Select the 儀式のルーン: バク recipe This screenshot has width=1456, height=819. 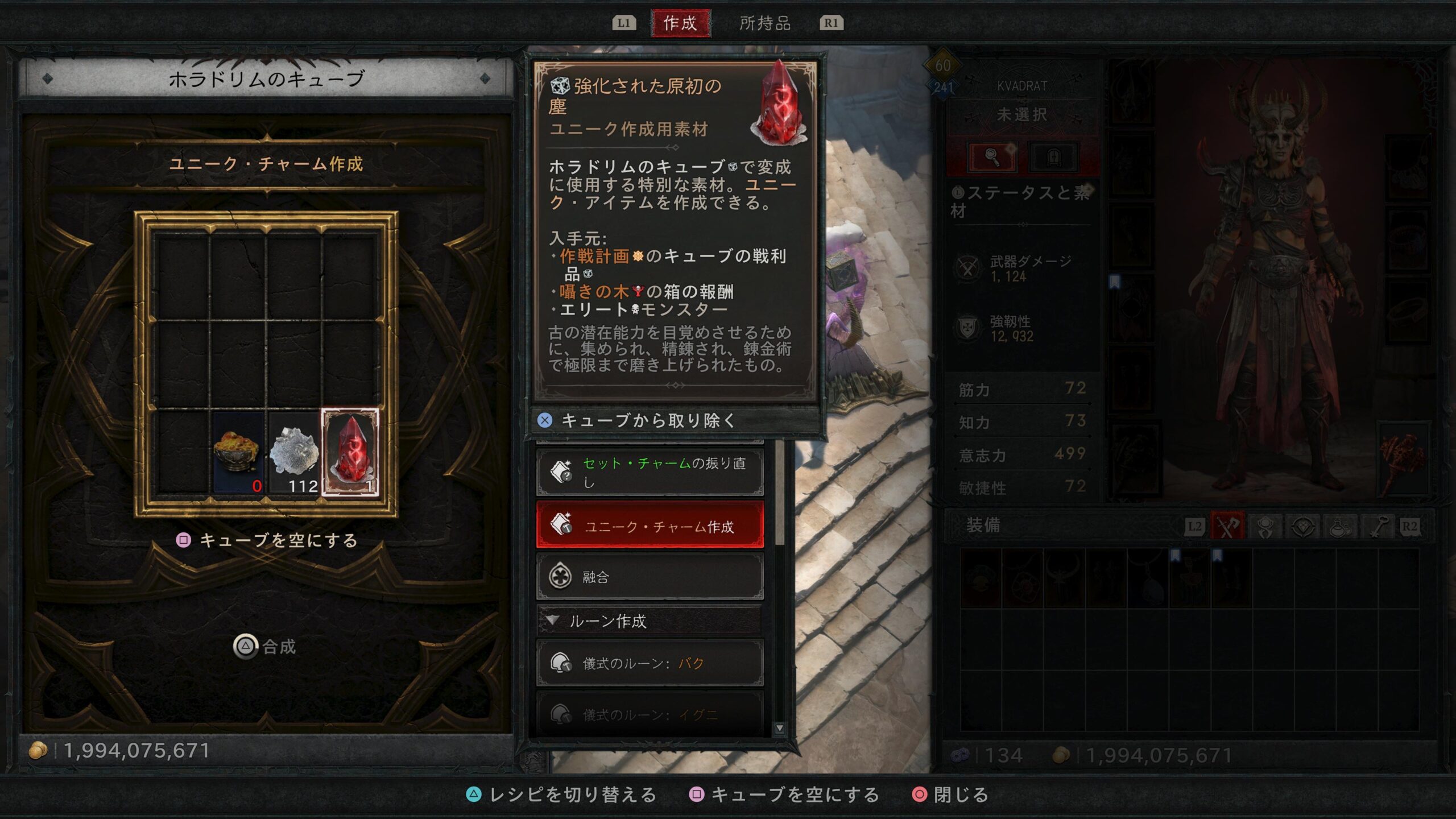click(650, 663)
